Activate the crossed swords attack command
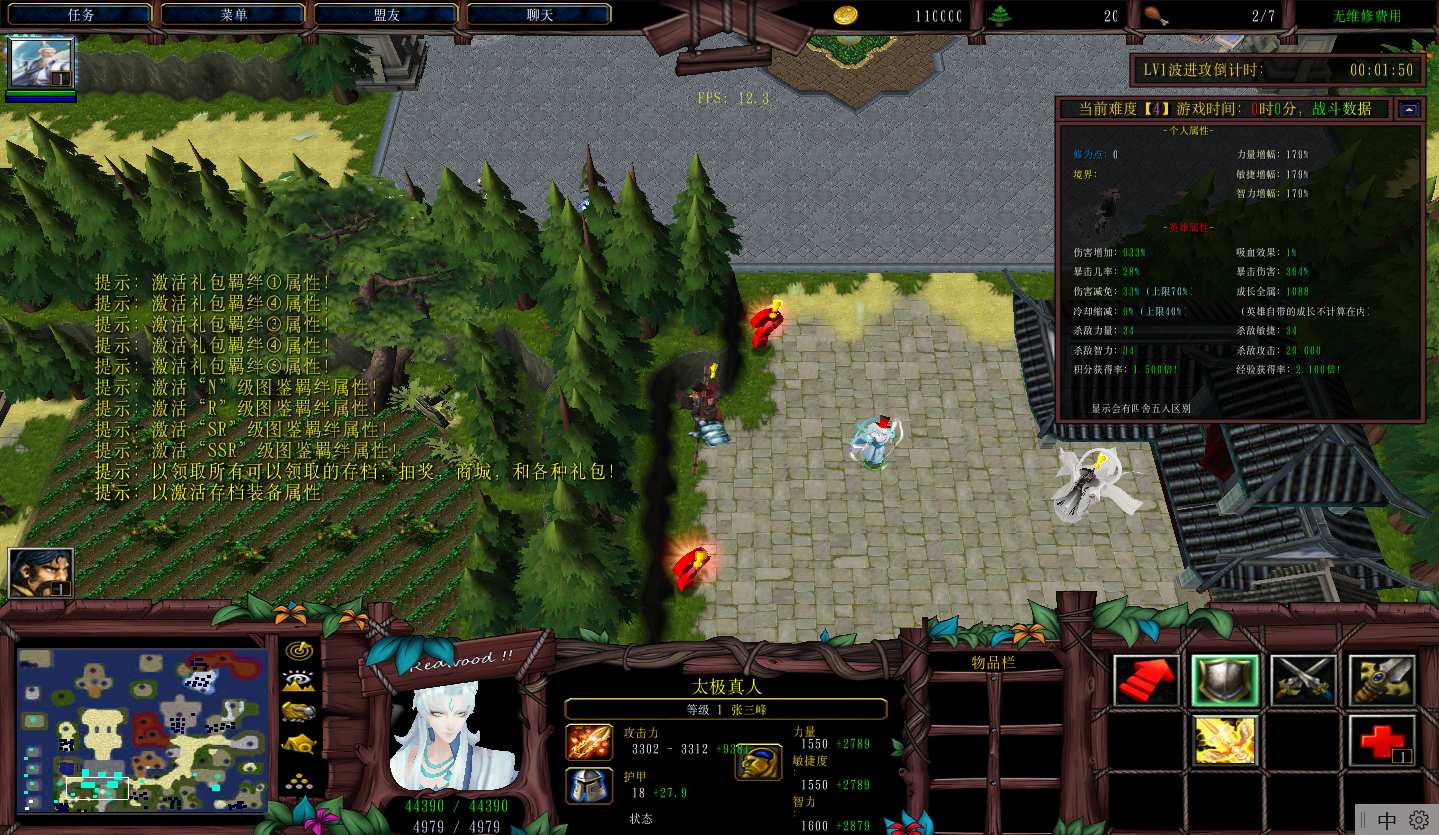The width and height of the screenshot is (1439, 835). (1303, 681)
